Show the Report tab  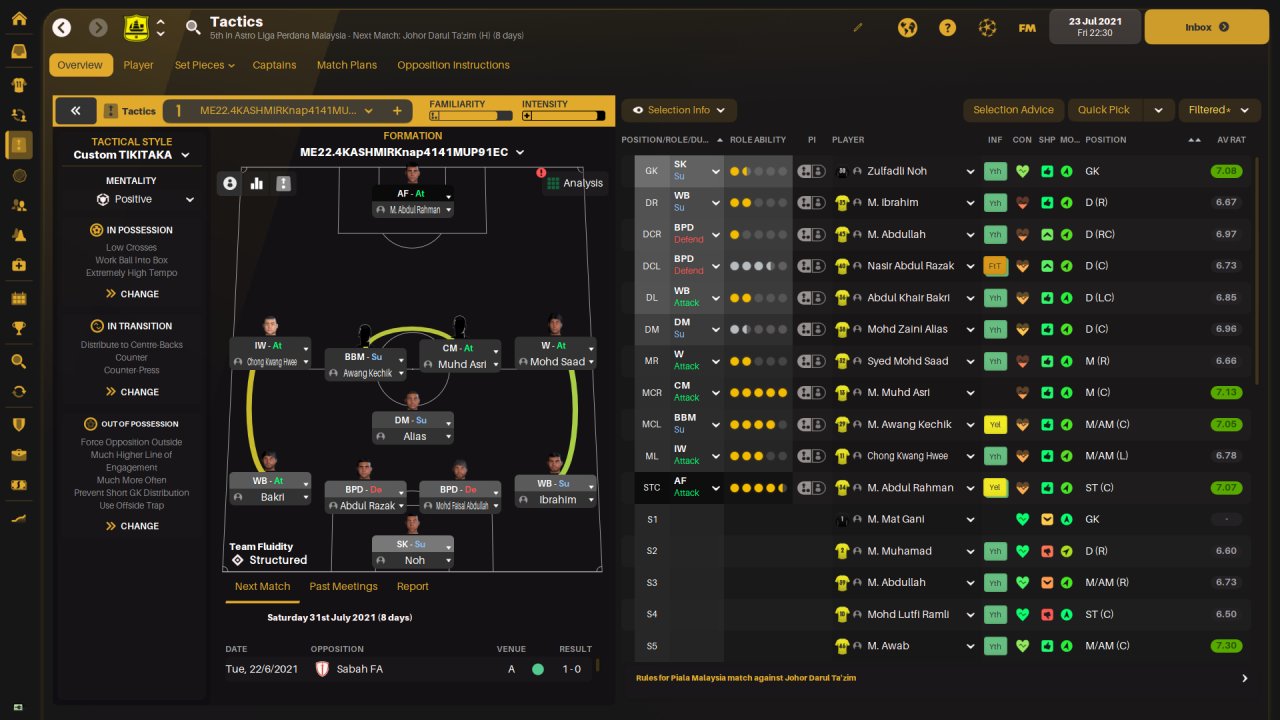coord(412,586)
